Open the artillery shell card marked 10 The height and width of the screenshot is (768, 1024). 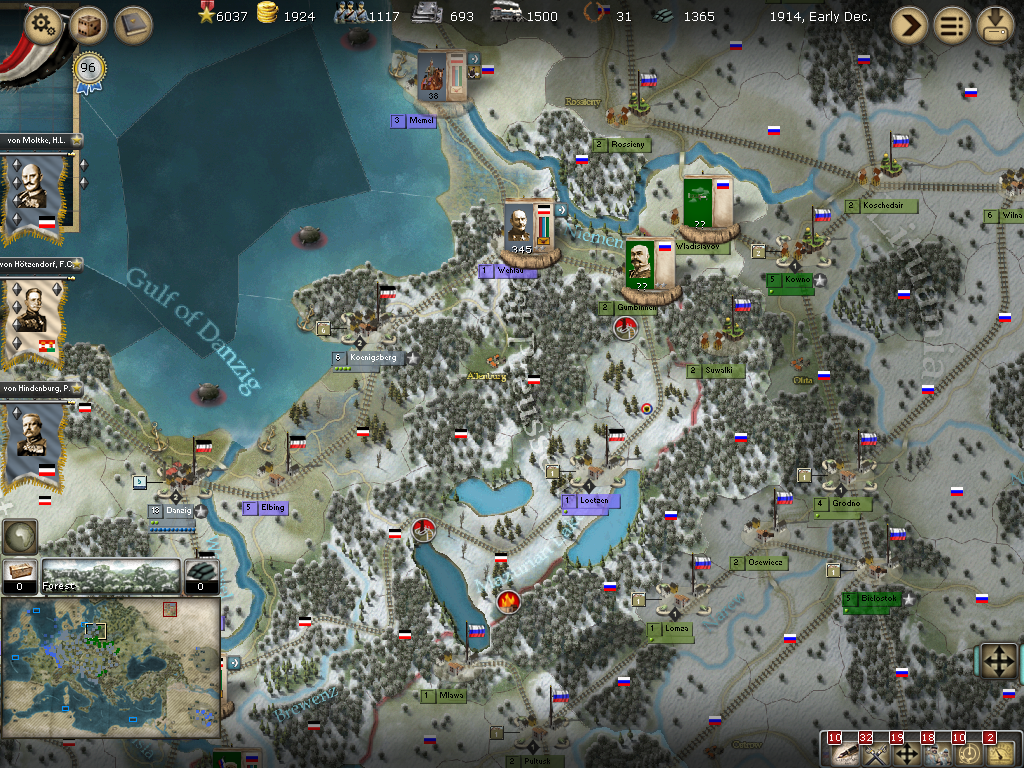point(842,751)
